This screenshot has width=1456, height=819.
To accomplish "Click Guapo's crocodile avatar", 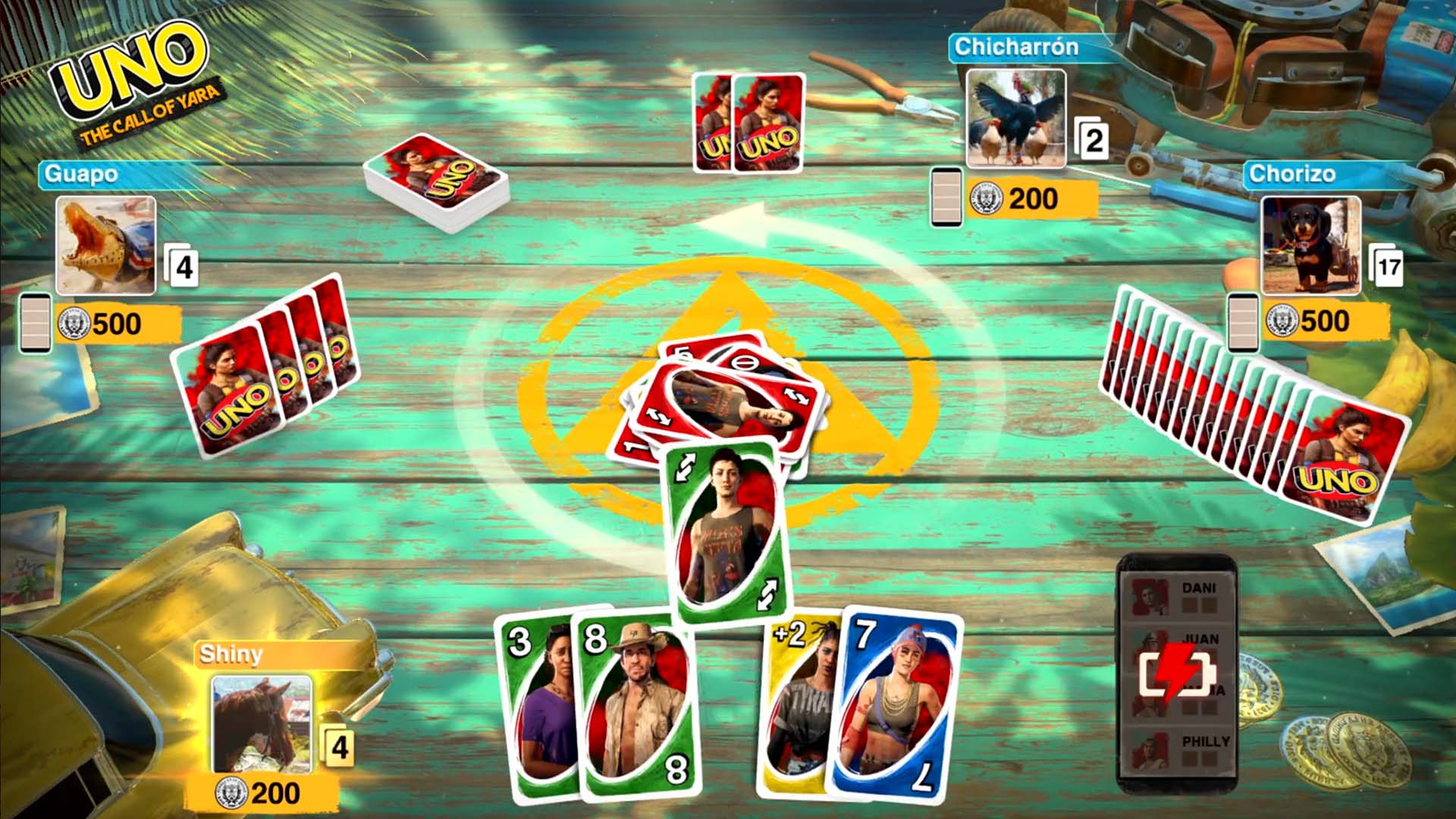I will (106, 245).
